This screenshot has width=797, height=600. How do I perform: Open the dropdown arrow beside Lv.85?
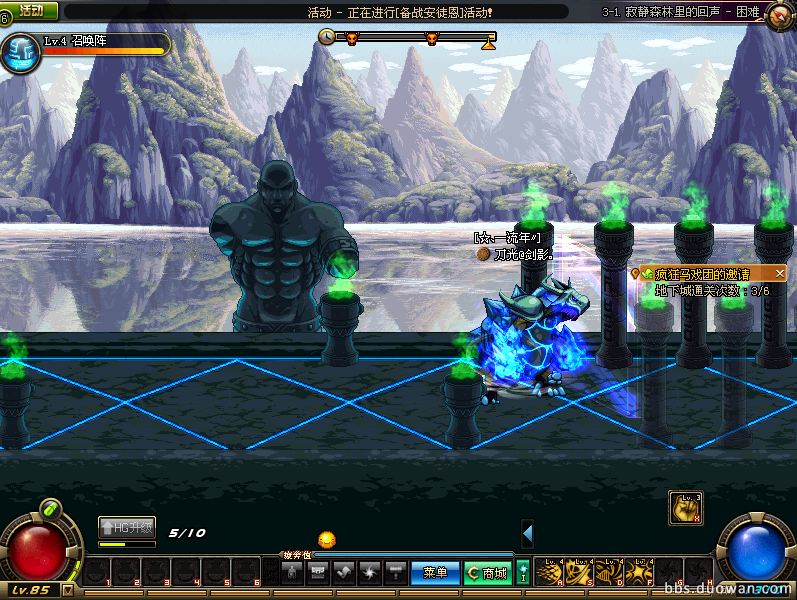click(x=68, y=590)
